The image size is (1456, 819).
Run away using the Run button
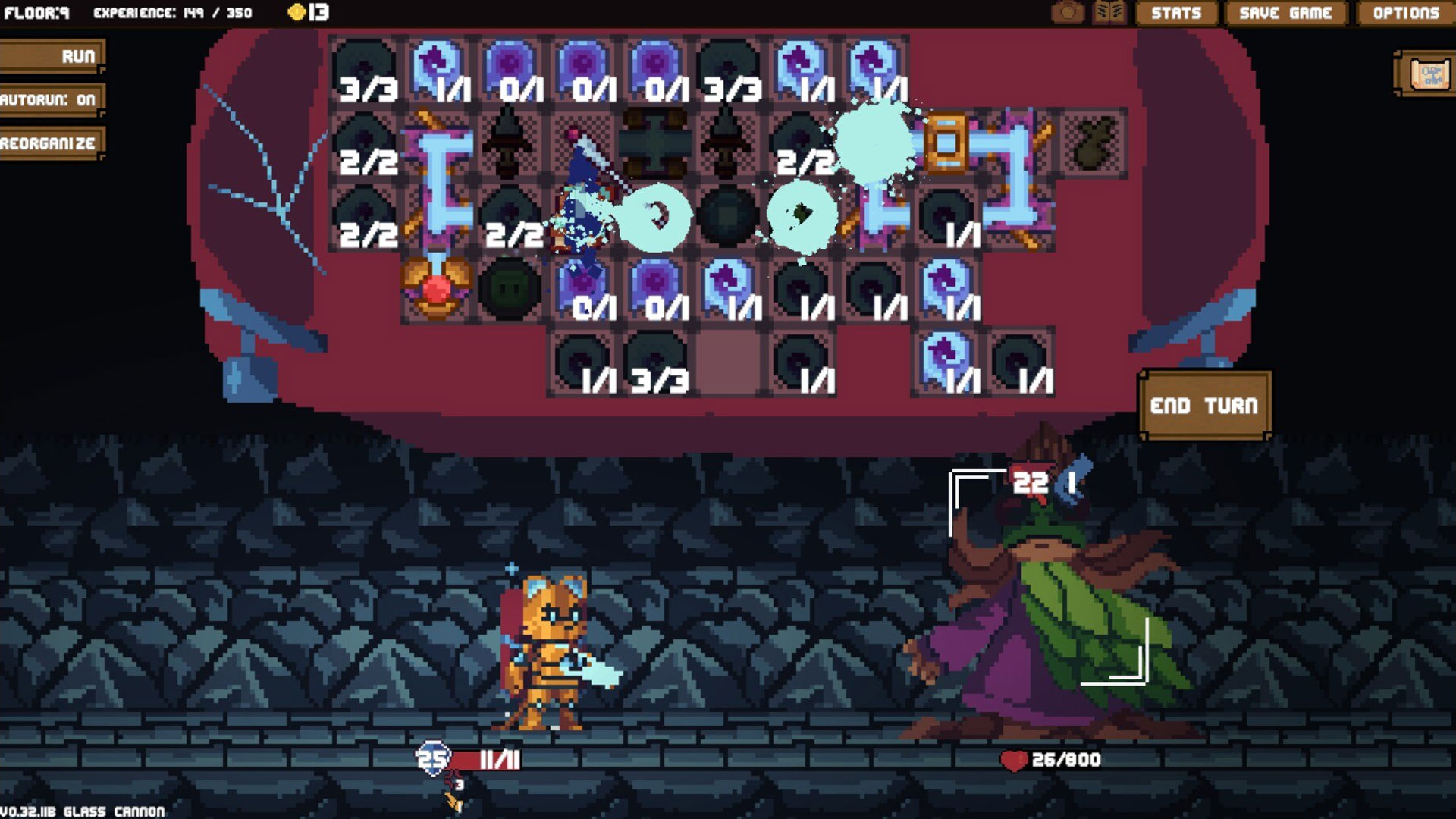tap(52, 57)
